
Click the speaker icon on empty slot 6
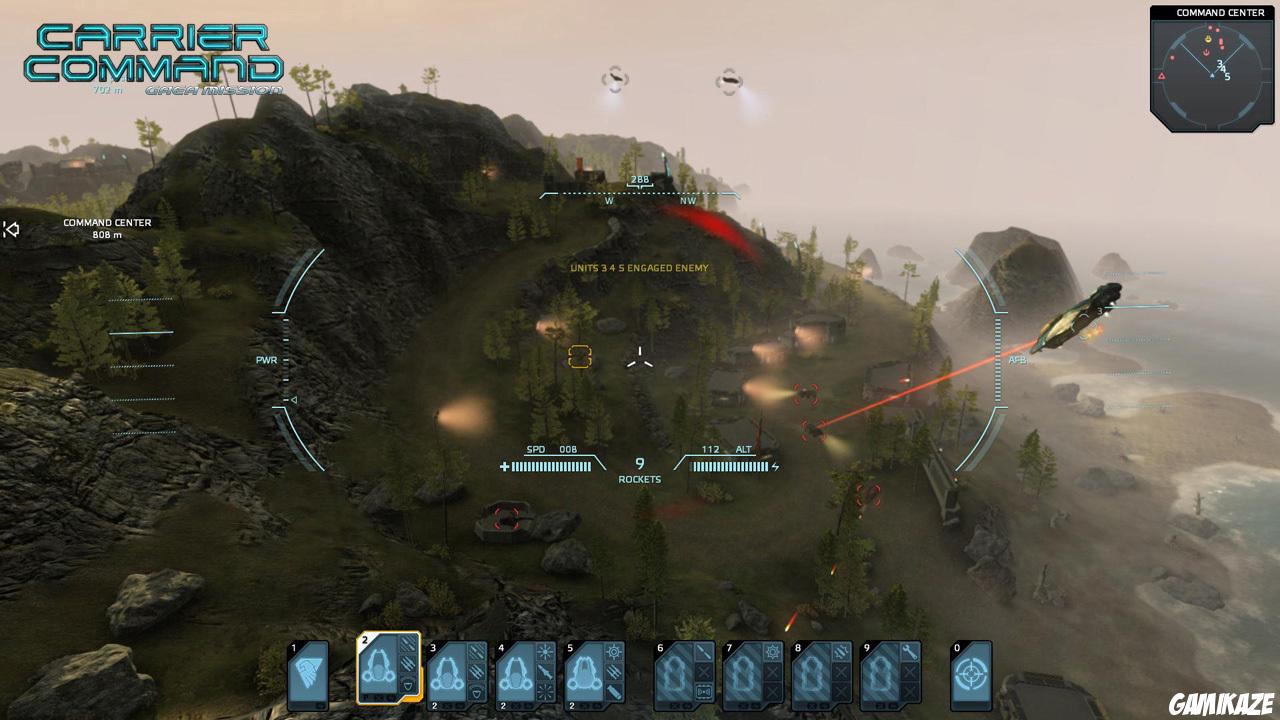704,690
